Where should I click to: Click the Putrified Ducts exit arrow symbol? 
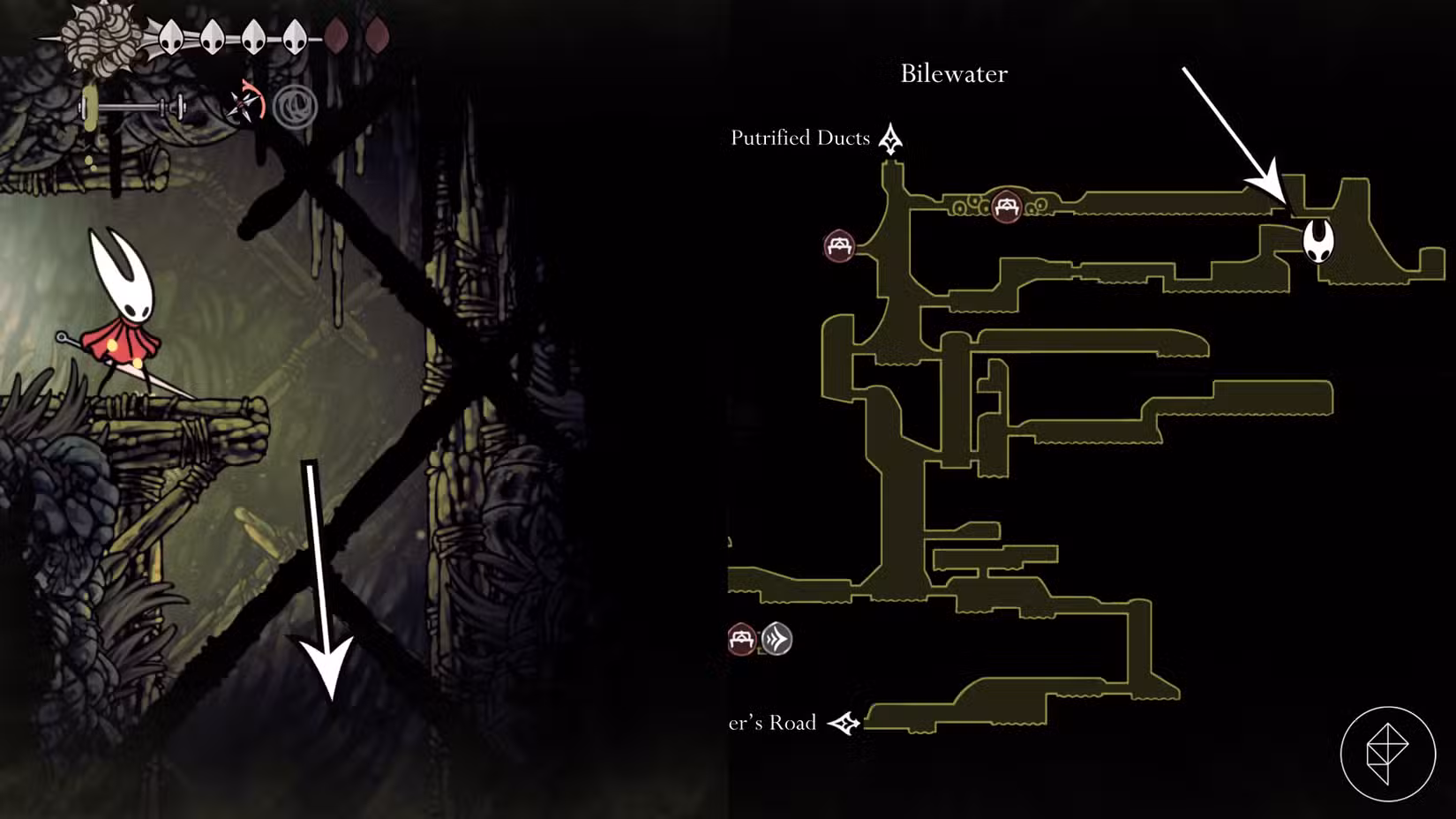(891, 138)
